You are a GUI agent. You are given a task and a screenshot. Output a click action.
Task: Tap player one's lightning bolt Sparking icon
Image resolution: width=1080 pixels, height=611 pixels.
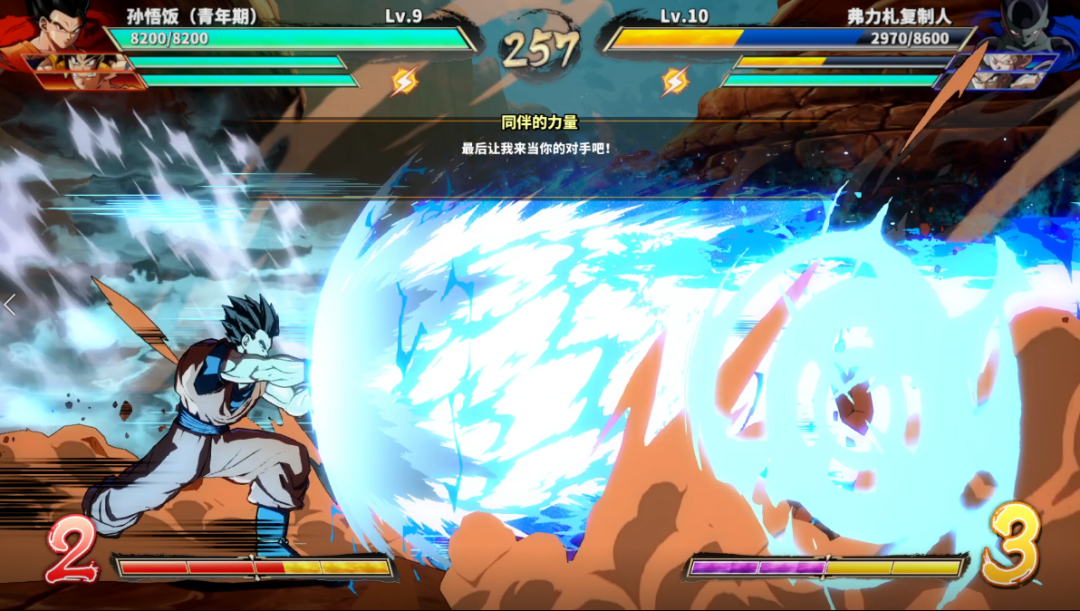point(404,80)
